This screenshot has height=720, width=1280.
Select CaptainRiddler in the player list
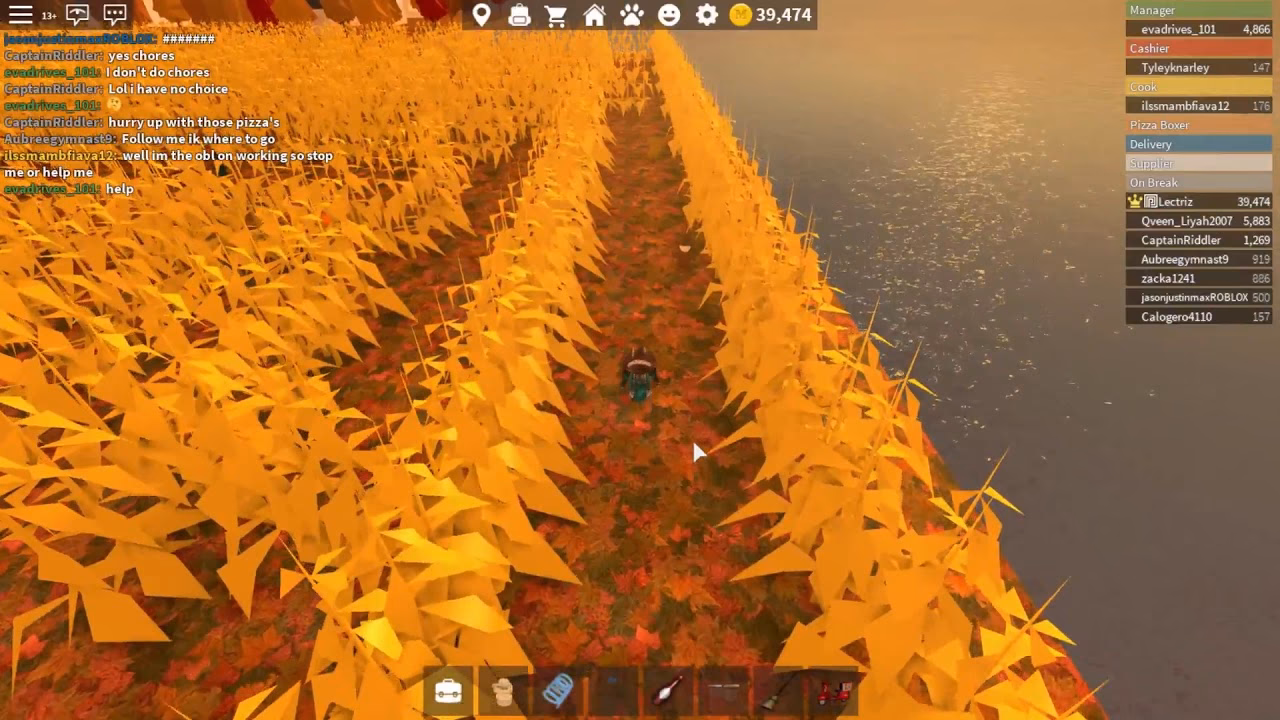tap(1180, 240)
